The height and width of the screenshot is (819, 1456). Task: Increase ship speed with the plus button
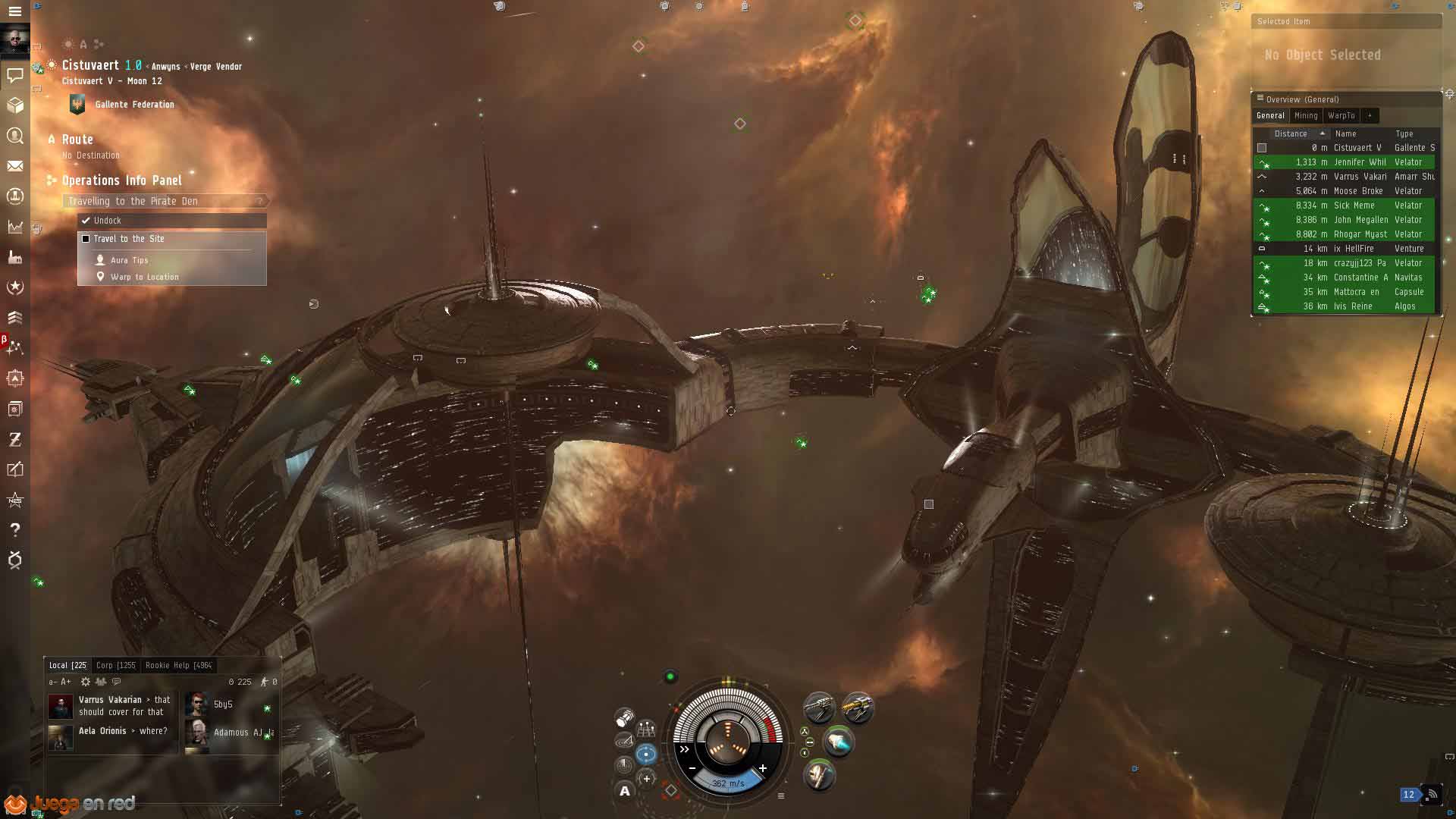pyautogui.click(x=763, y=768)
